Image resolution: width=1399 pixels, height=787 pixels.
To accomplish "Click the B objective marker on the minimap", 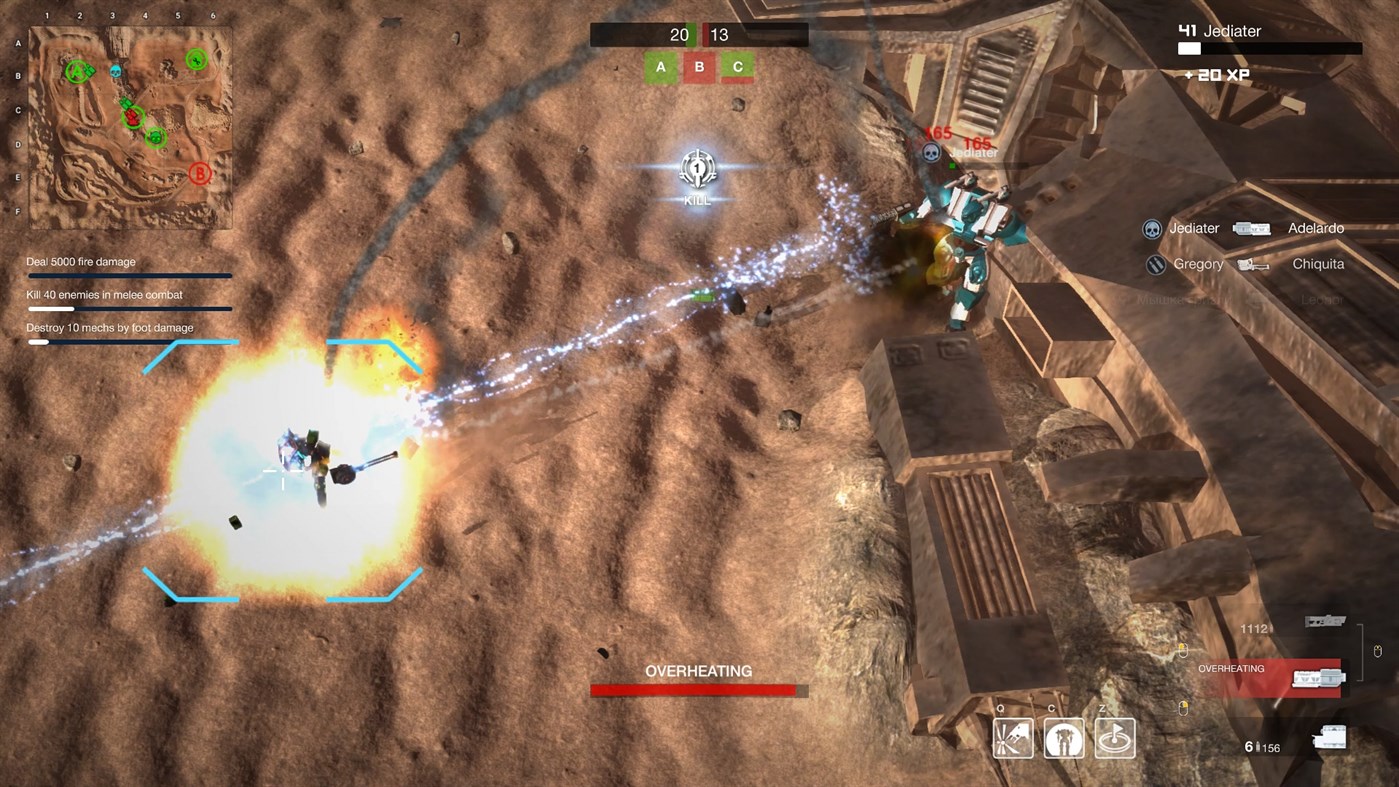I will pos(198,172).
